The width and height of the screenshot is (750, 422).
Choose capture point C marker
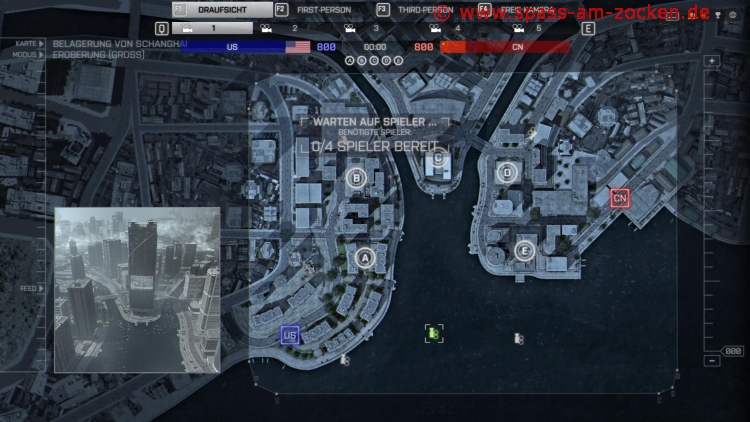pos(436,156)
